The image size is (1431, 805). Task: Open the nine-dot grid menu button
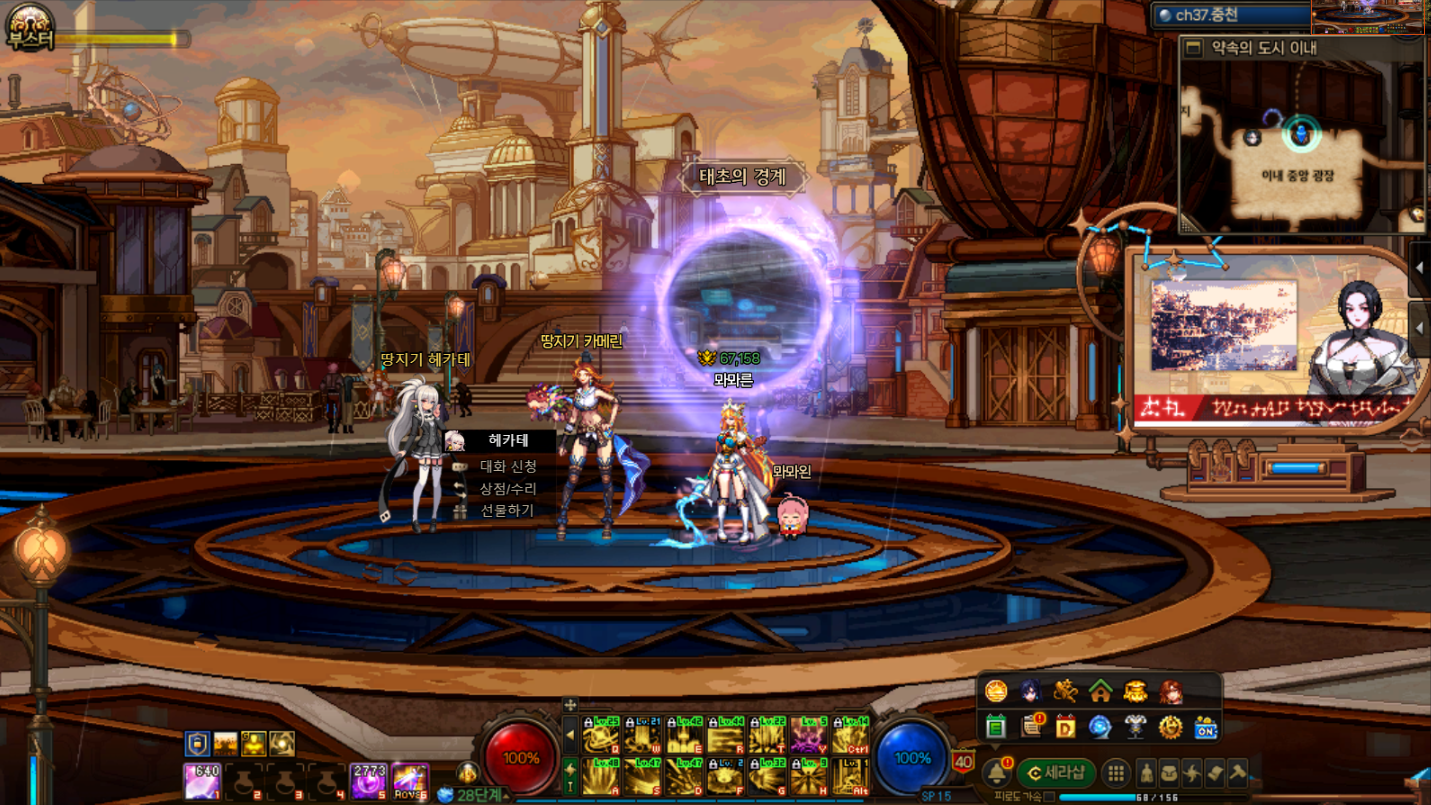click(1116, 773)
